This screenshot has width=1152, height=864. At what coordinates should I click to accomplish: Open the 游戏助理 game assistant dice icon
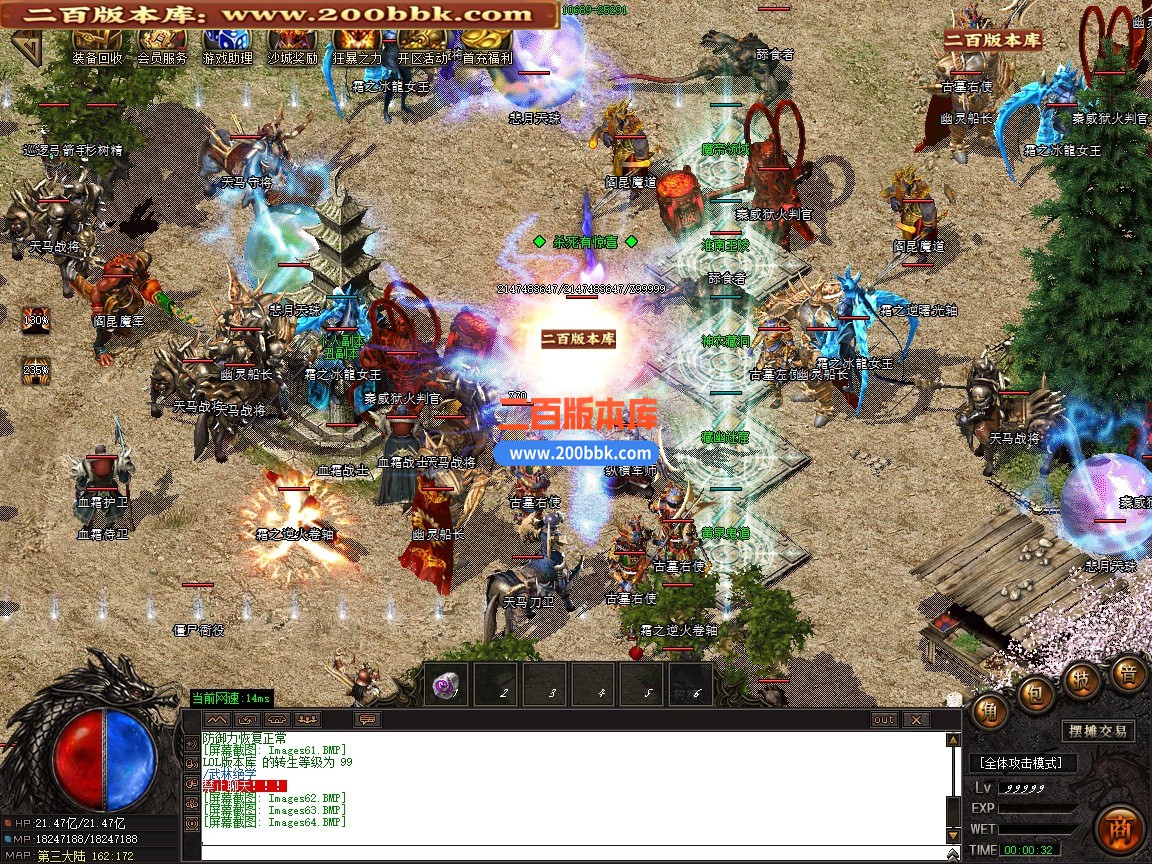click(227, 45)
